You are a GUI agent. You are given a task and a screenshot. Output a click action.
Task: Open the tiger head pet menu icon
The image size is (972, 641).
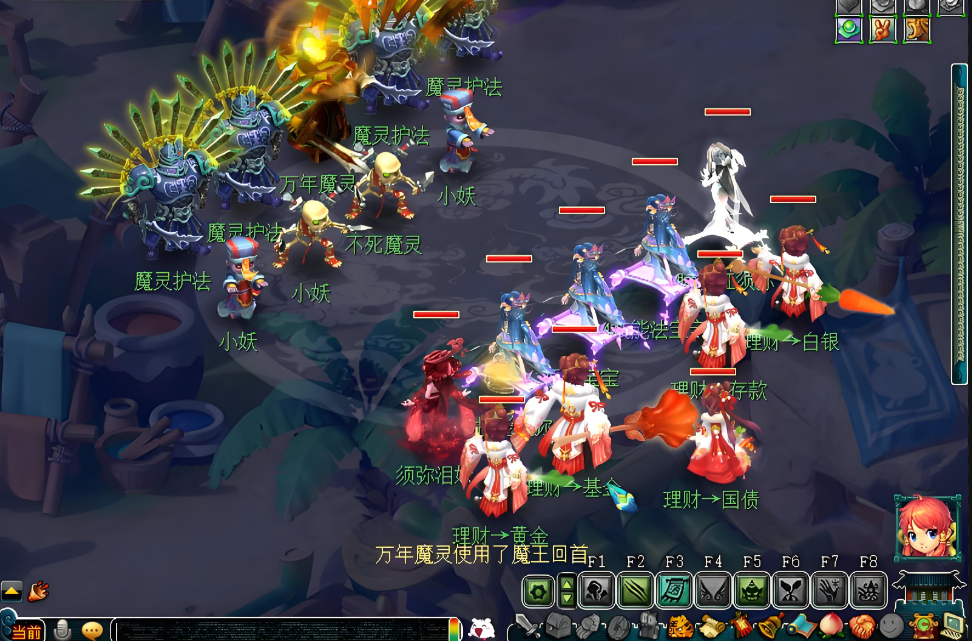coord(682,628)
